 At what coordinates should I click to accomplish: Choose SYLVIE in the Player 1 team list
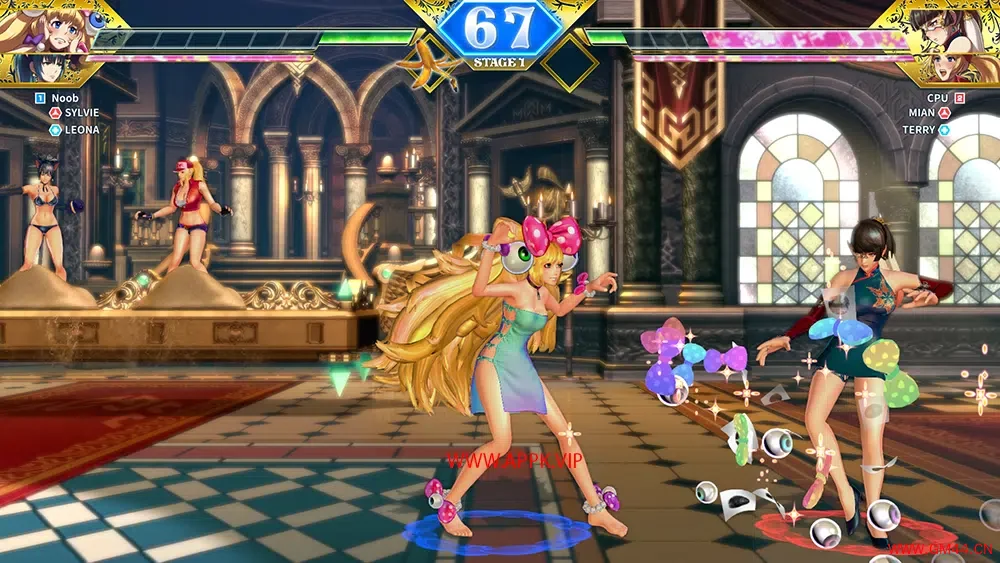tap(80, 114)
